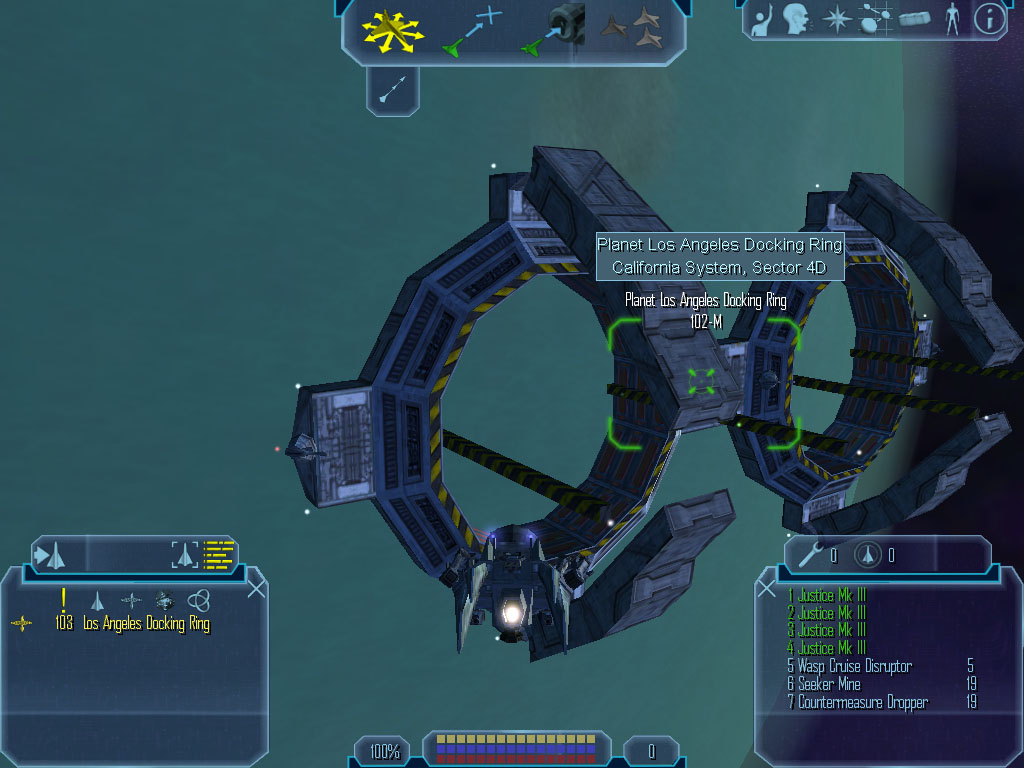Select Wasp Cruise Disruptor in weapons list
The height and width of the screenshot is (768, 1024).
tap(855, 666)
